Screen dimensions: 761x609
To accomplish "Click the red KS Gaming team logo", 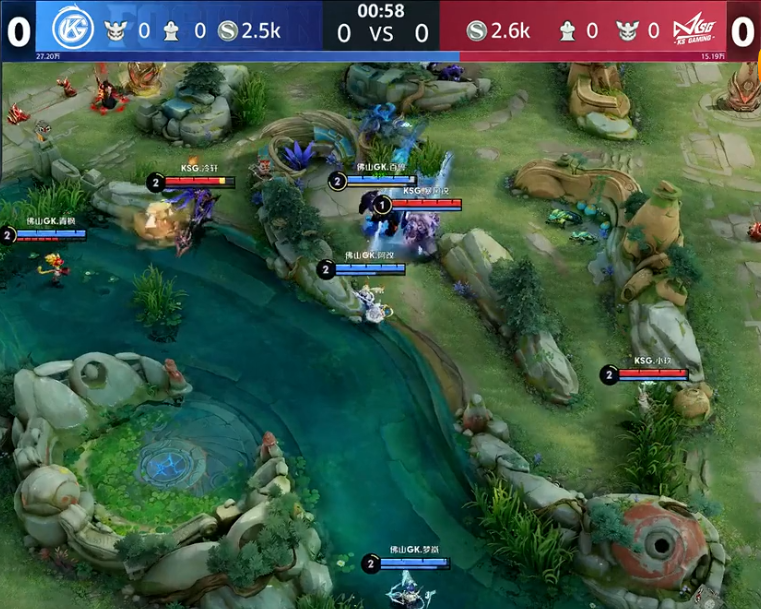I will 699,30.
